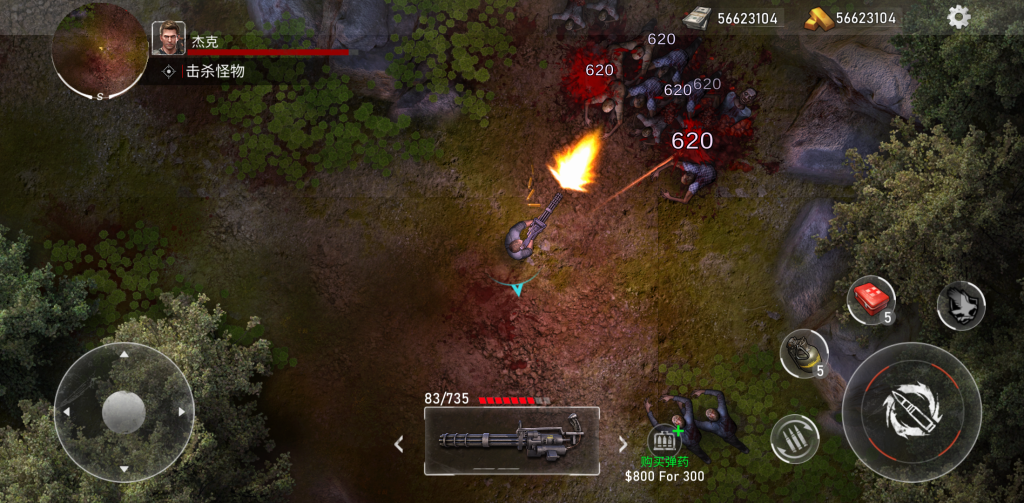Use the red medkit item
This screenshot has width=1024, height=503.
point(870,299)
